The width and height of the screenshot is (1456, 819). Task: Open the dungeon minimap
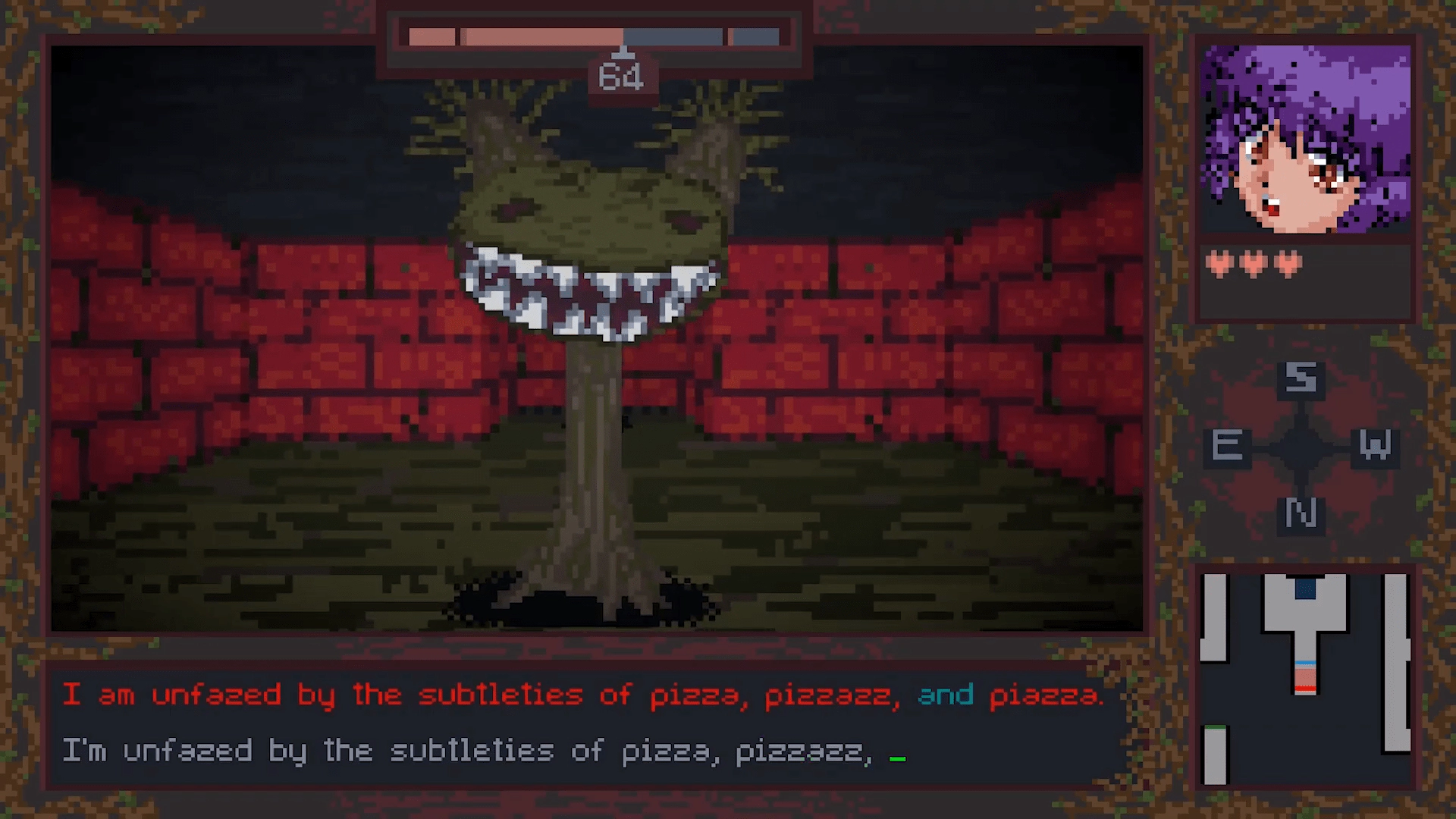tap(1304, 678)
